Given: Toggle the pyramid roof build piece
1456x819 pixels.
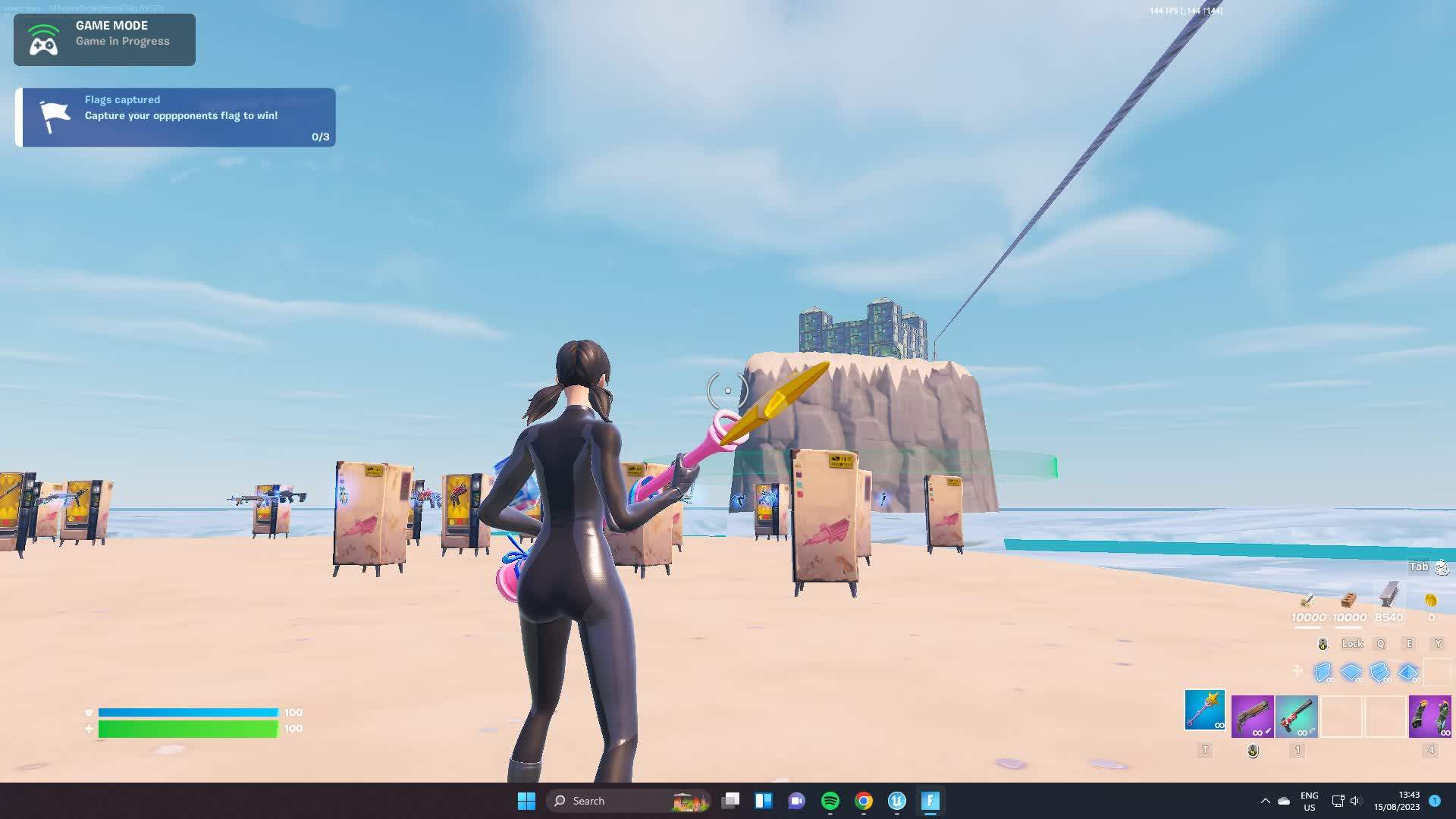Looking at the screenshot, I should [x=1407, y=672].
